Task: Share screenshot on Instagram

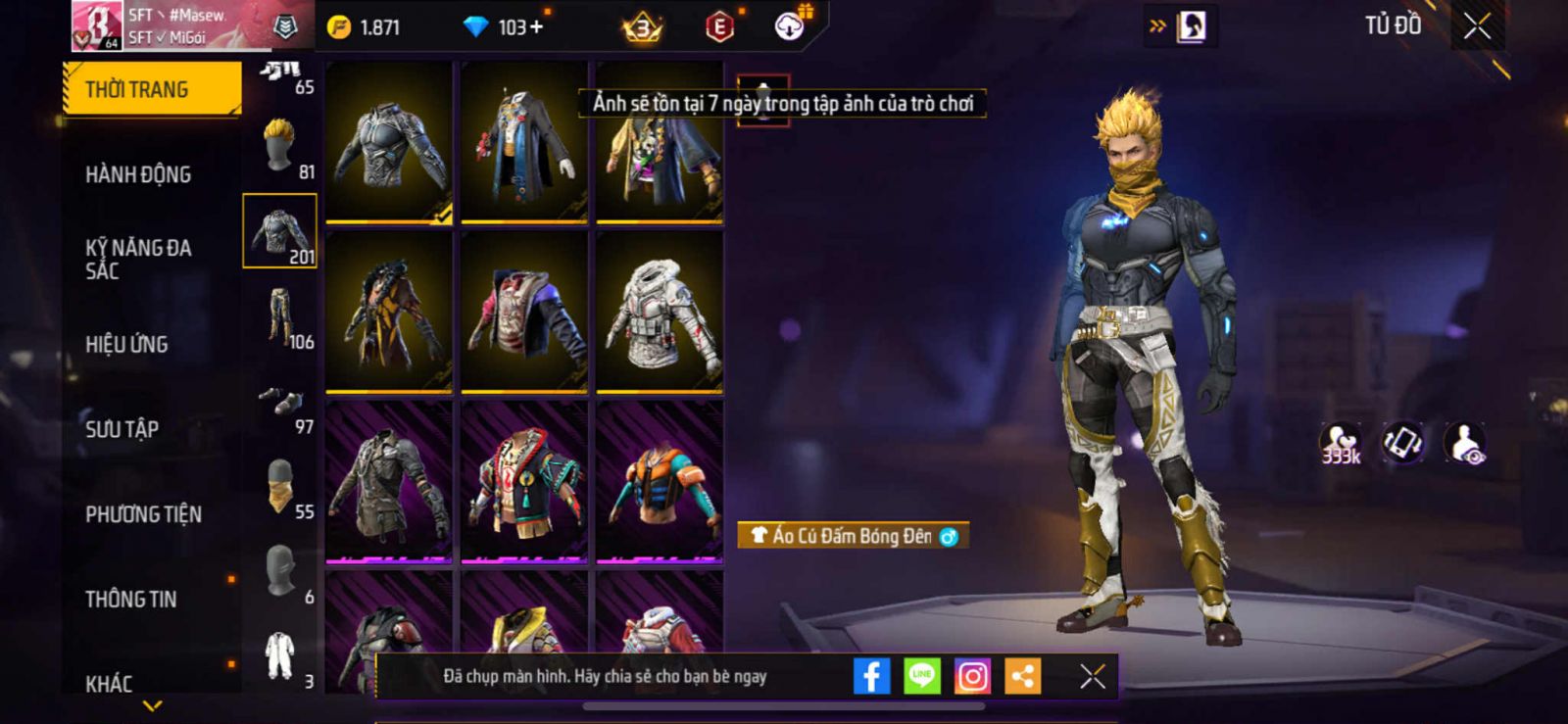Action: pyautogui.click(x=972, y=676)
